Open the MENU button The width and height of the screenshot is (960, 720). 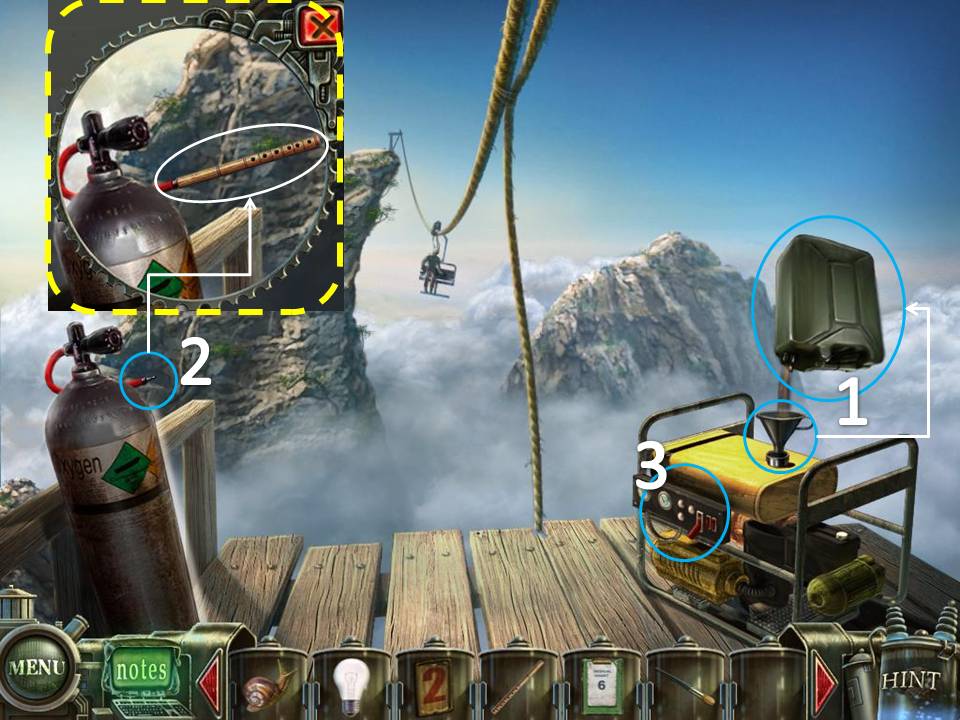pyautogui.click(x=38, y=668)
